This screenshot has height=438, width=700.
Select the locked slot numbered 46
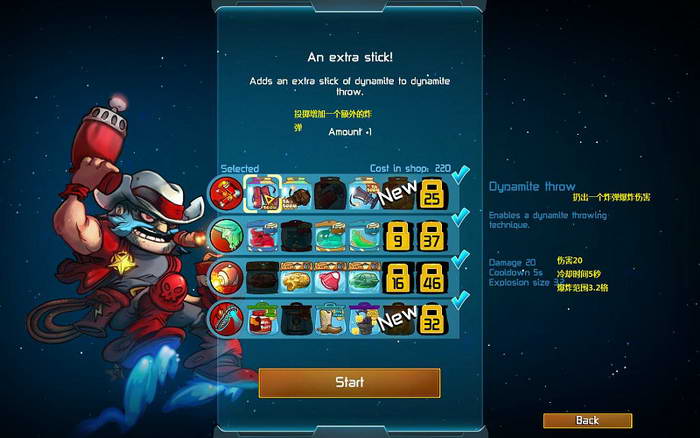point(433,278)
